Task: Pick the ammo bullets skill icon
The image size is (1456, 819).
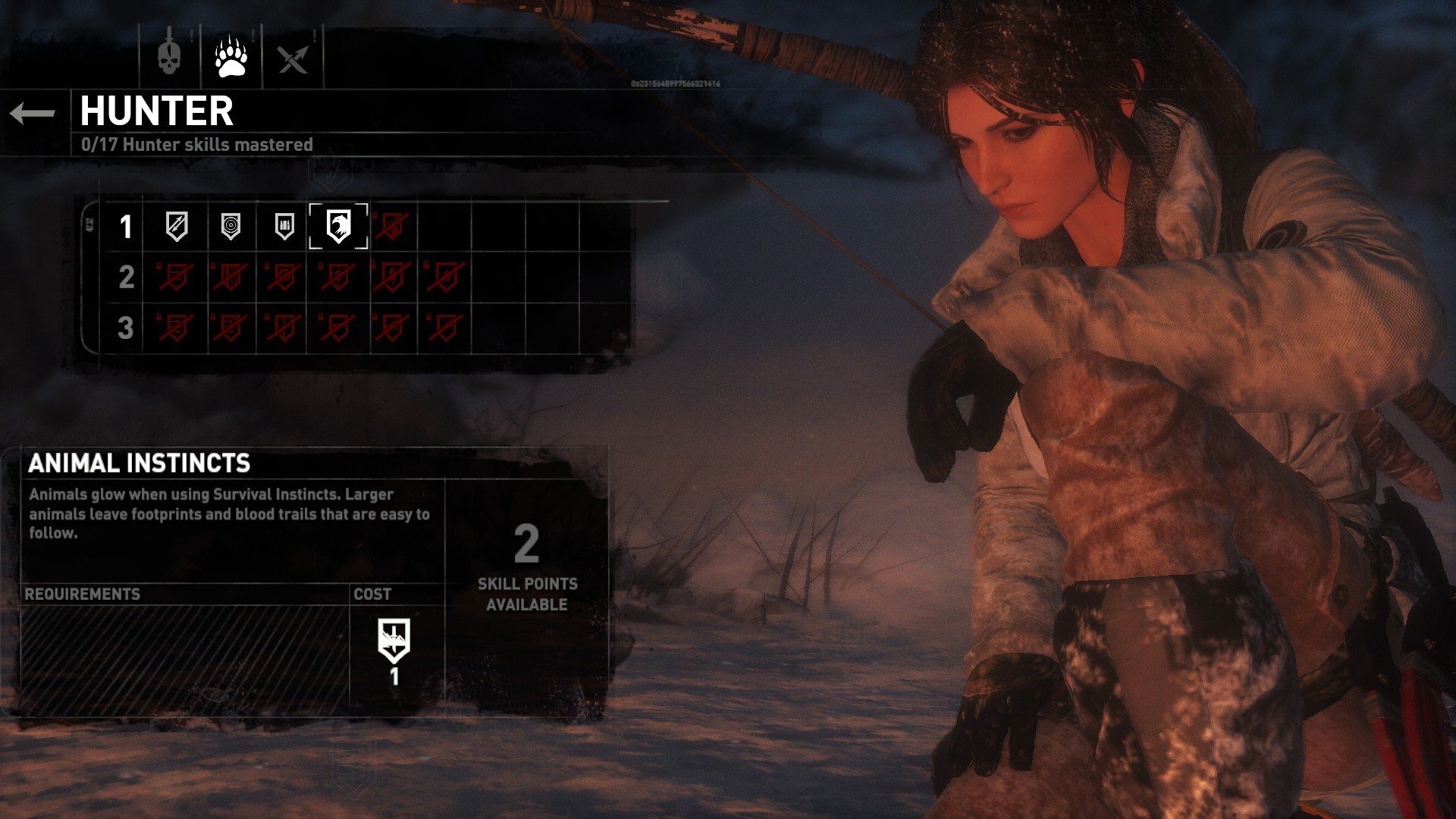Action: [x=284, y=226]
